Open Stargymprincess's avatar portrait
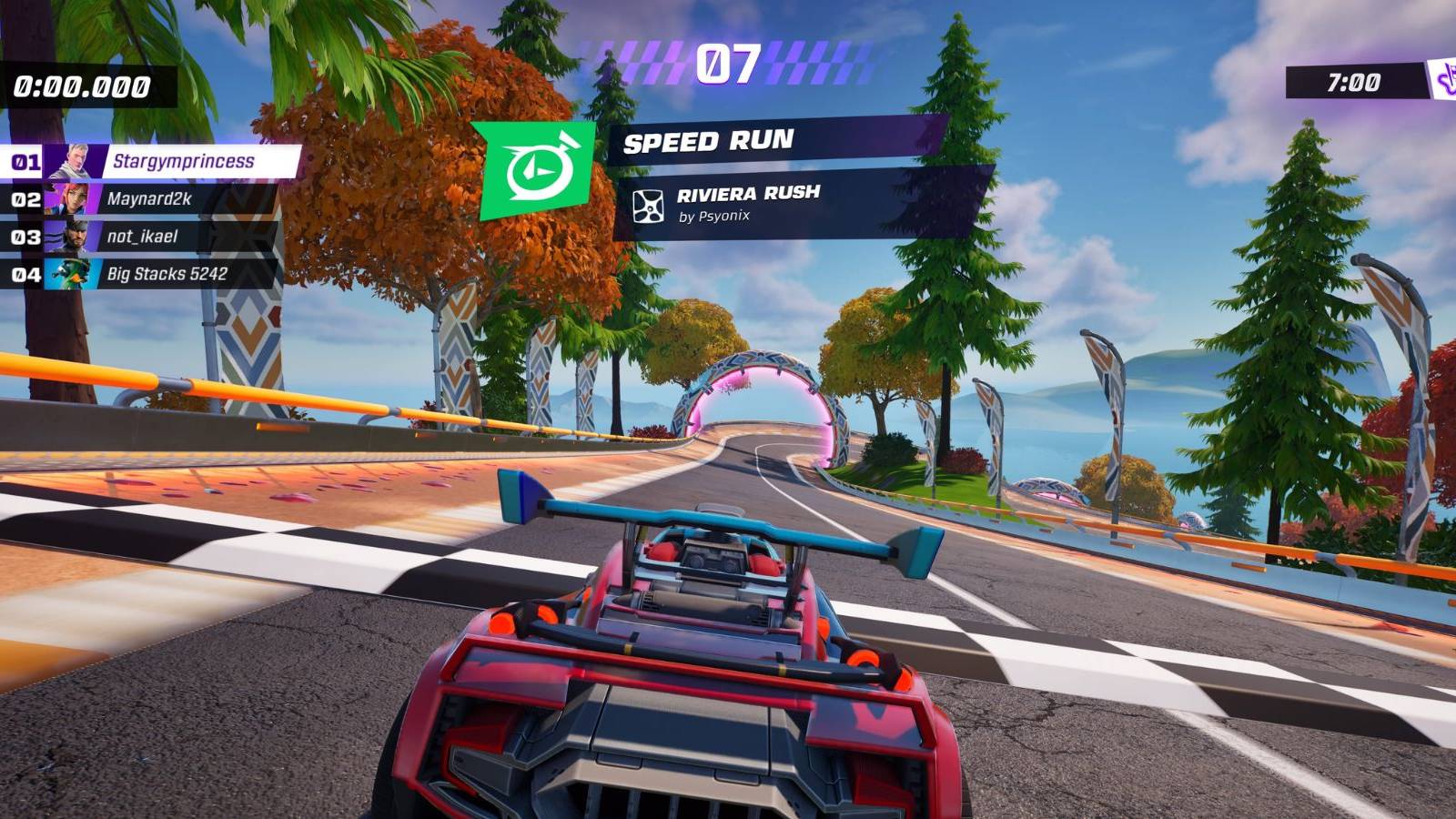Viewport: 1456px width, 819px height. (72, 160)
